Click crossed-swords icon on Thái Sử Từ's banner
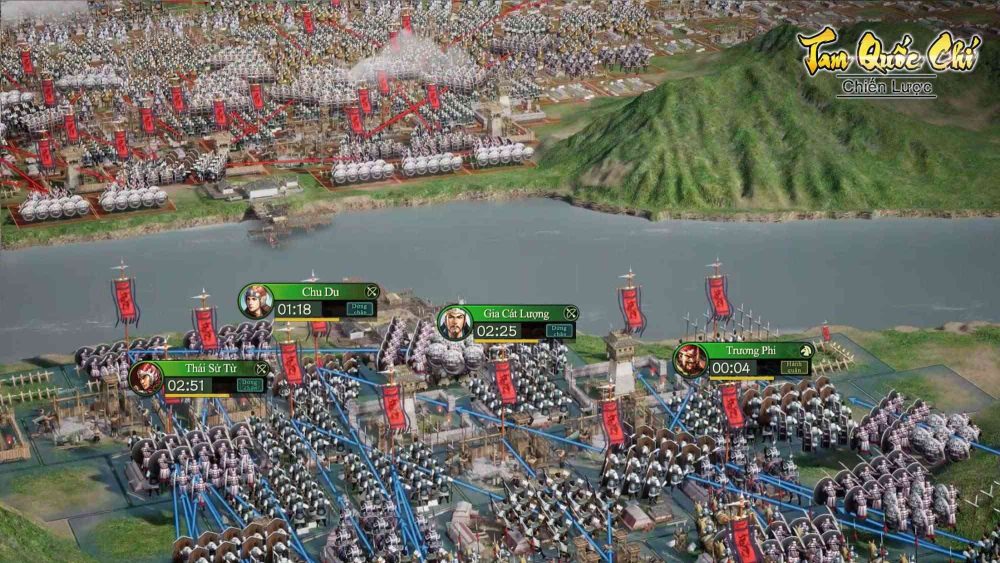 [260, 368]
